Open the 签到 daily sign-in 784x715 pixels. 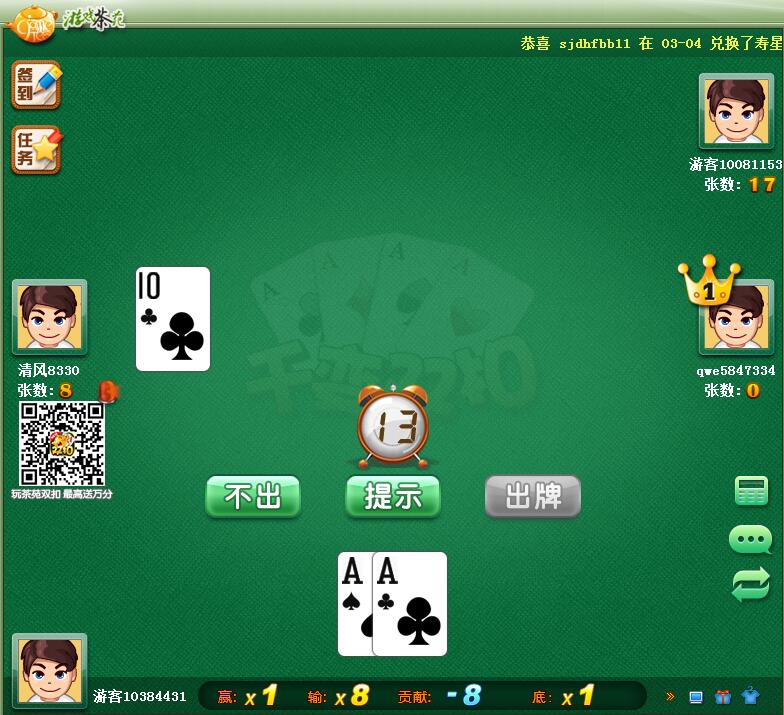[x=36, y=86]
